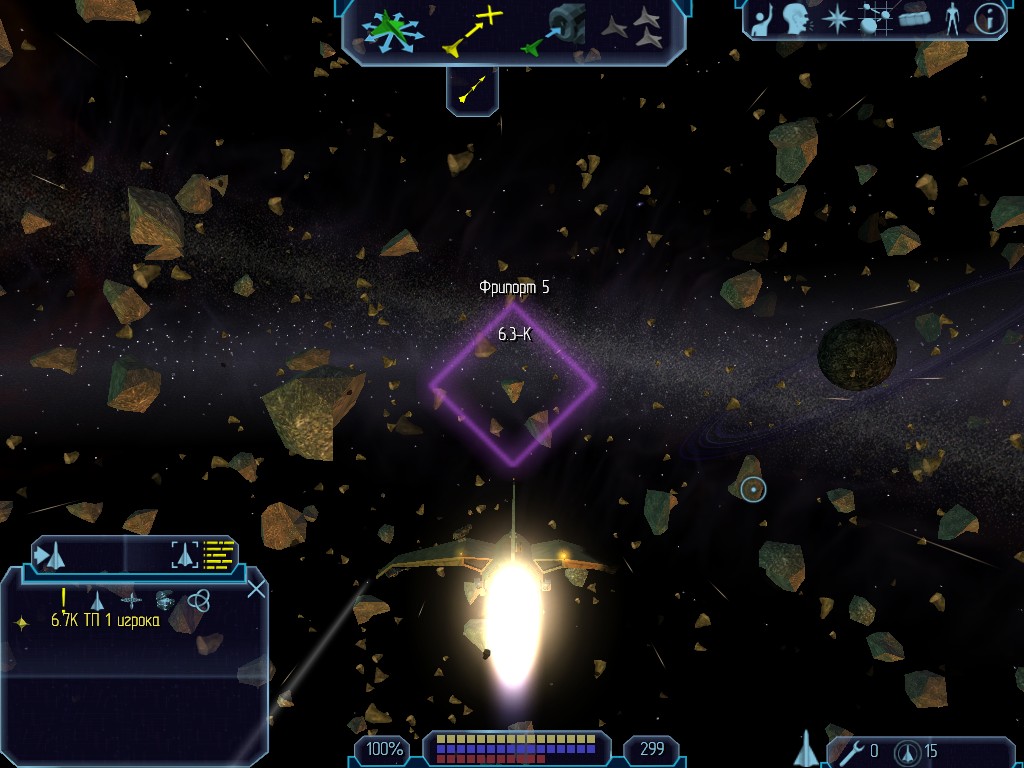Close the contact list panel
1024x768 pixels.
(x=256, y=588)
